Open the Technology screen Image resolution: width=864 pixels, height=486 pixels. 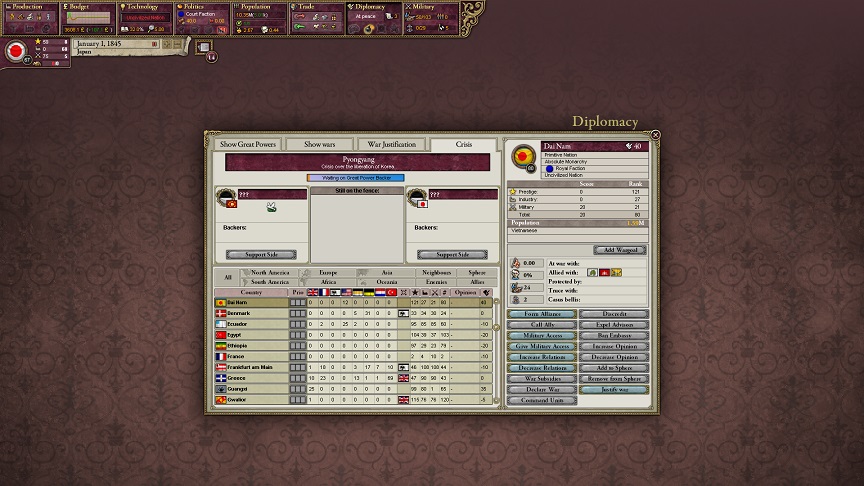point(144,7)
